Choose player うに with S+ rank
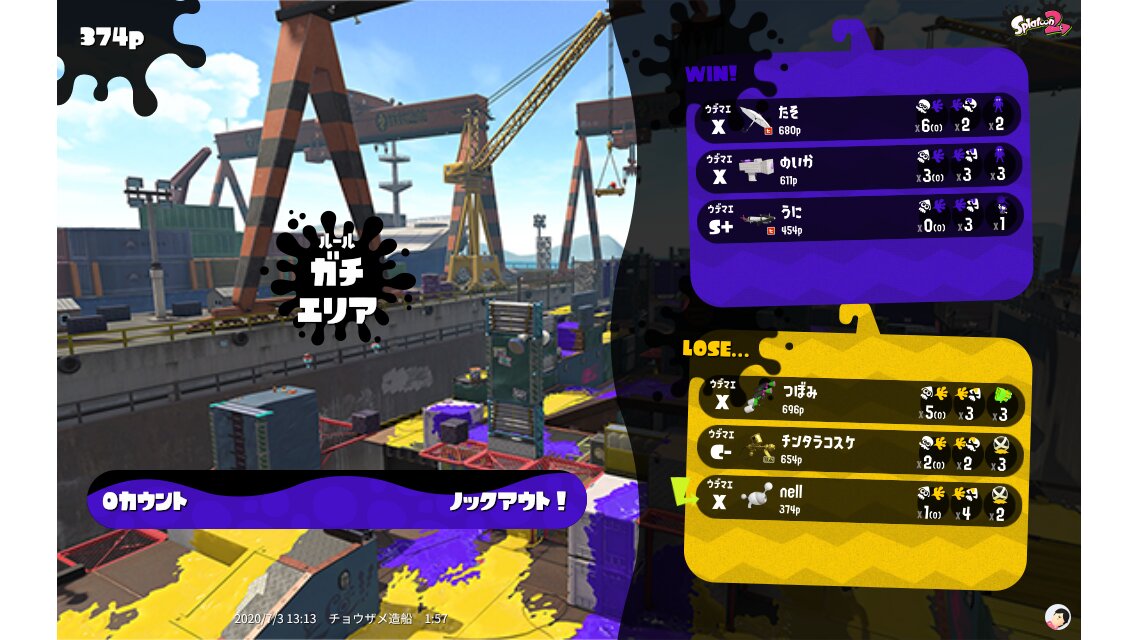Screen dimensions: 1138x640 click(x=858, y=216)
